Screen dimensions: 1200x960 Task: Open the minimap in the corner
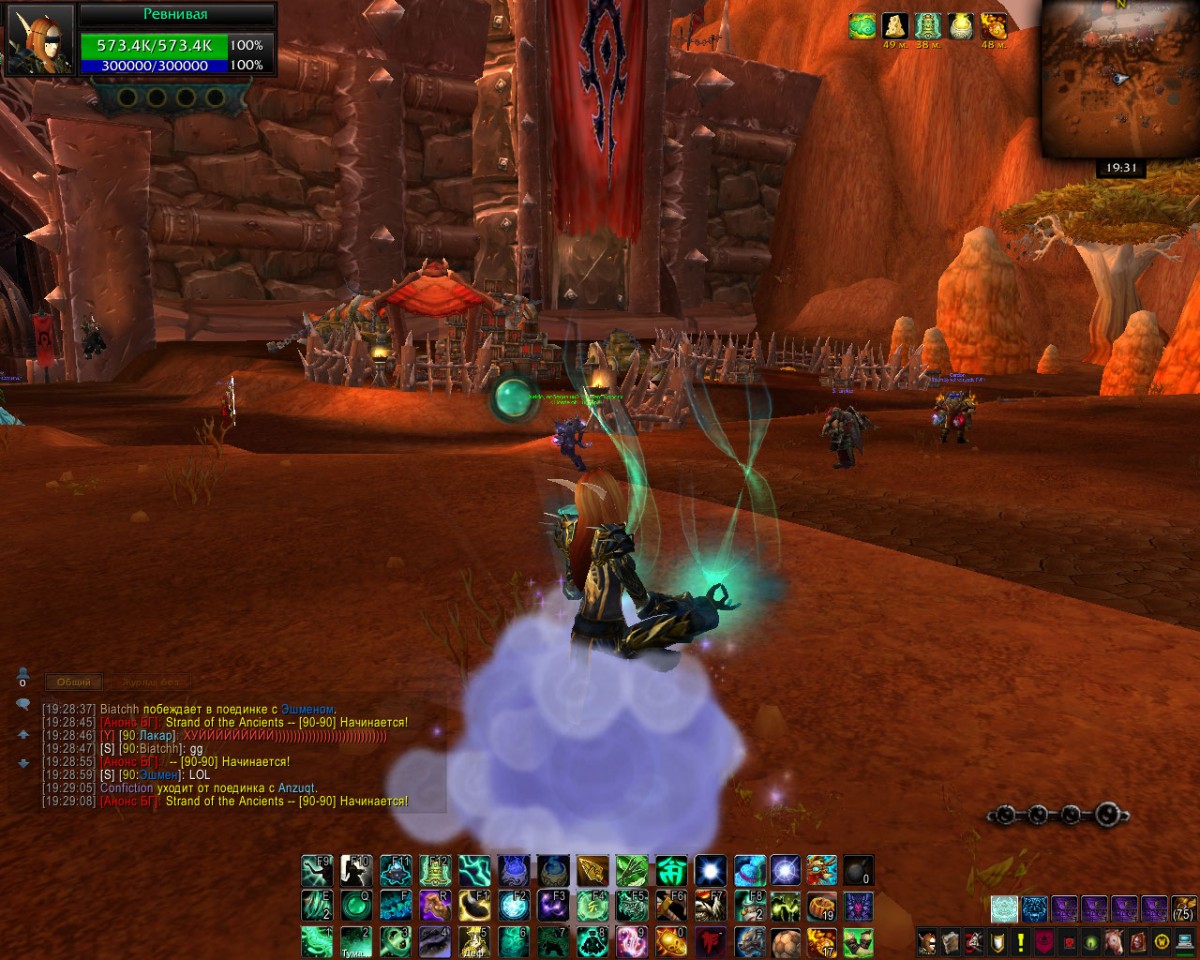coord(1119,78)
